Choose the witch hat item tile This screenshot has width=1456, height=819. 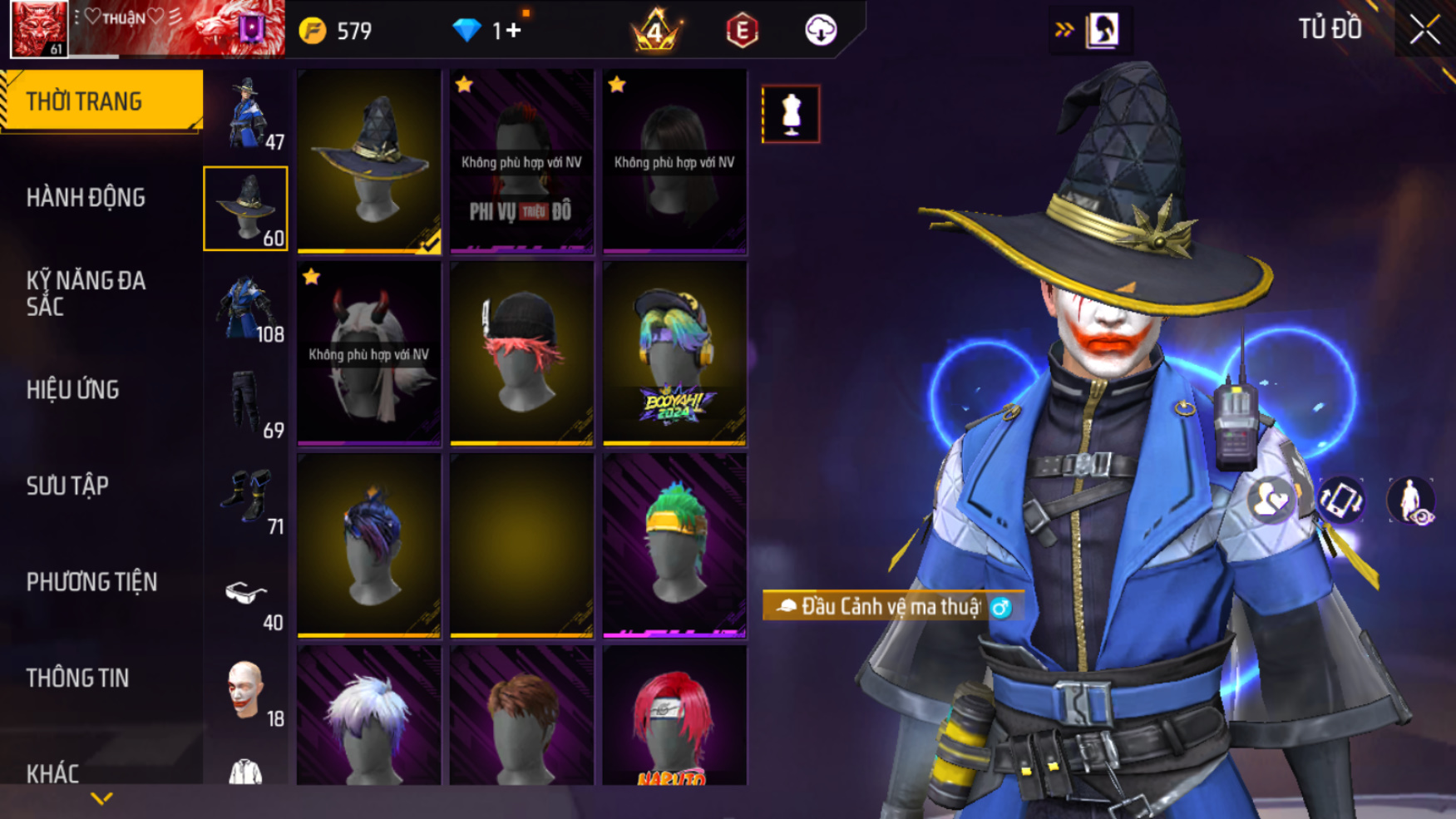click(x=369, y=160)
